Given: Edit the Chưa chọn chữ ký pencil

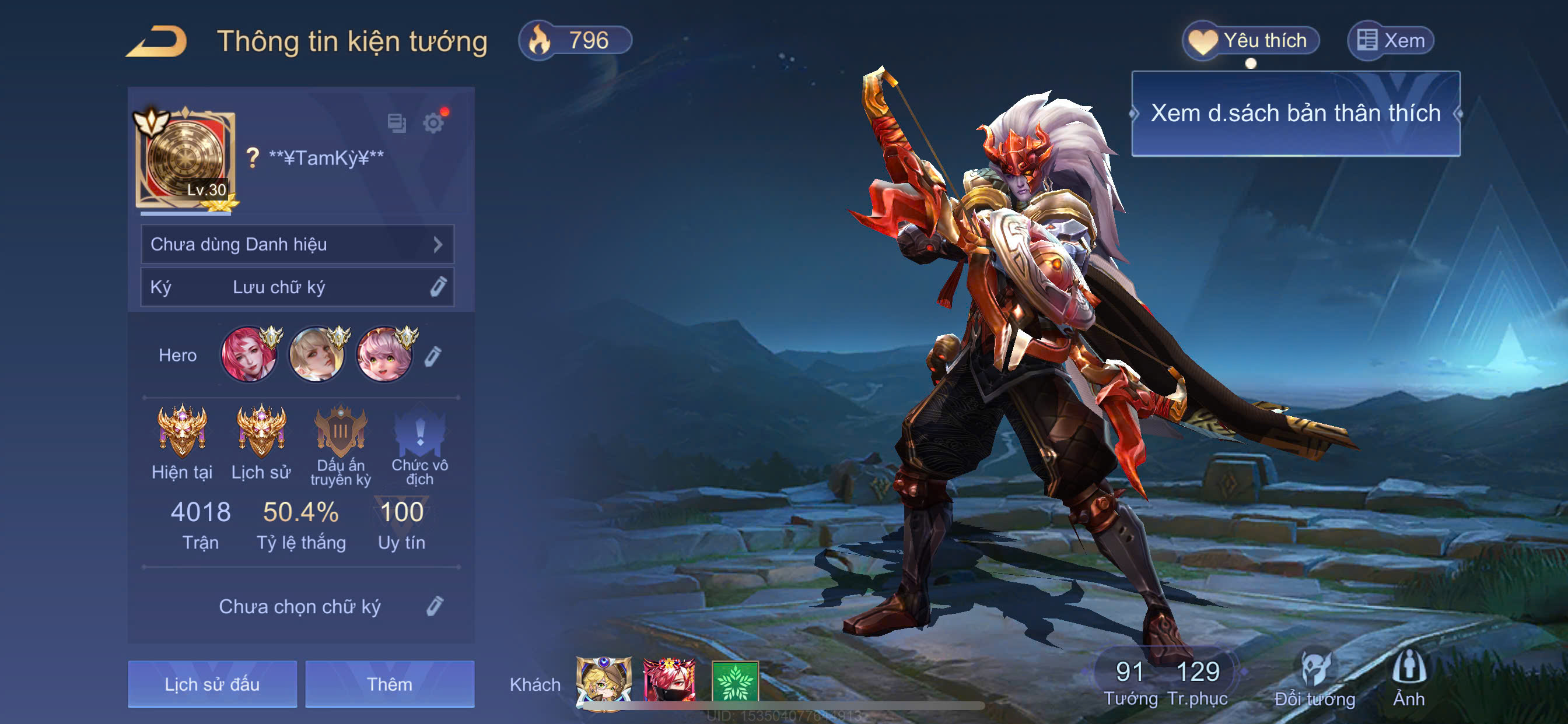Looking at the screenshot, I should 435,606.
